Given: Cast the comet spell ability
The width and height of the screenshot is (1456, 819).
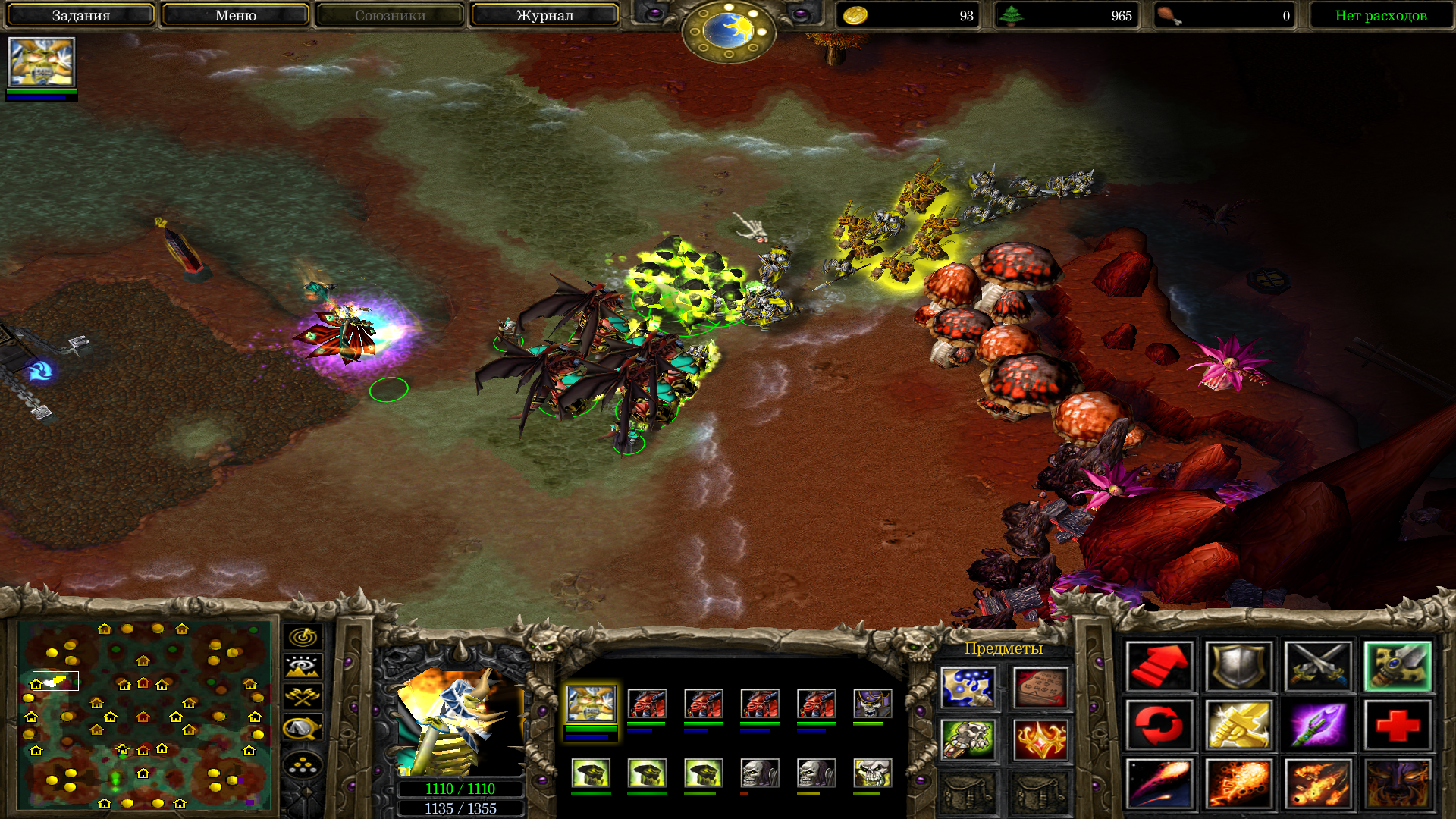Looking at the screenshot, I should [1159, 784].
